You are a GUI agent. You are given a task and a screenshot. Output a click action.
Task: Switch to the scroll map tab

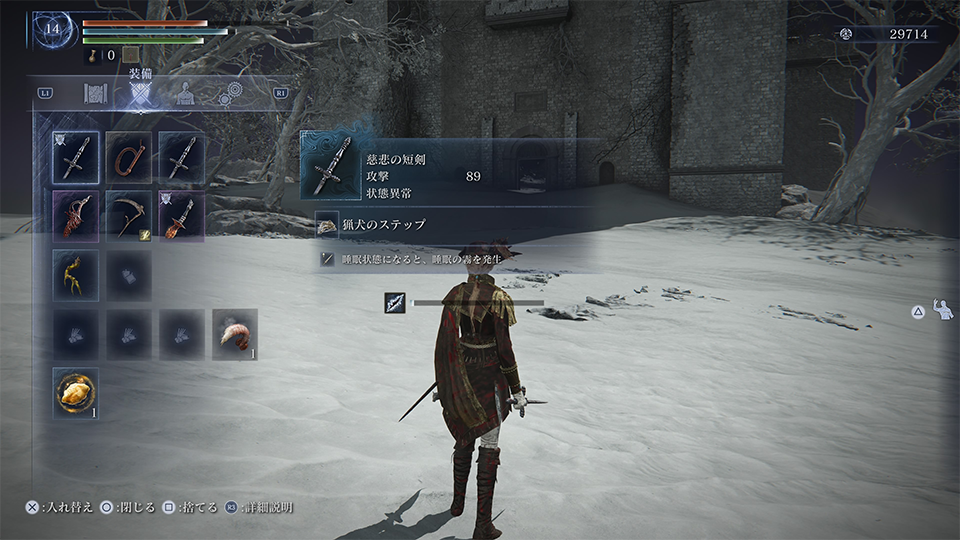[95, 94]
